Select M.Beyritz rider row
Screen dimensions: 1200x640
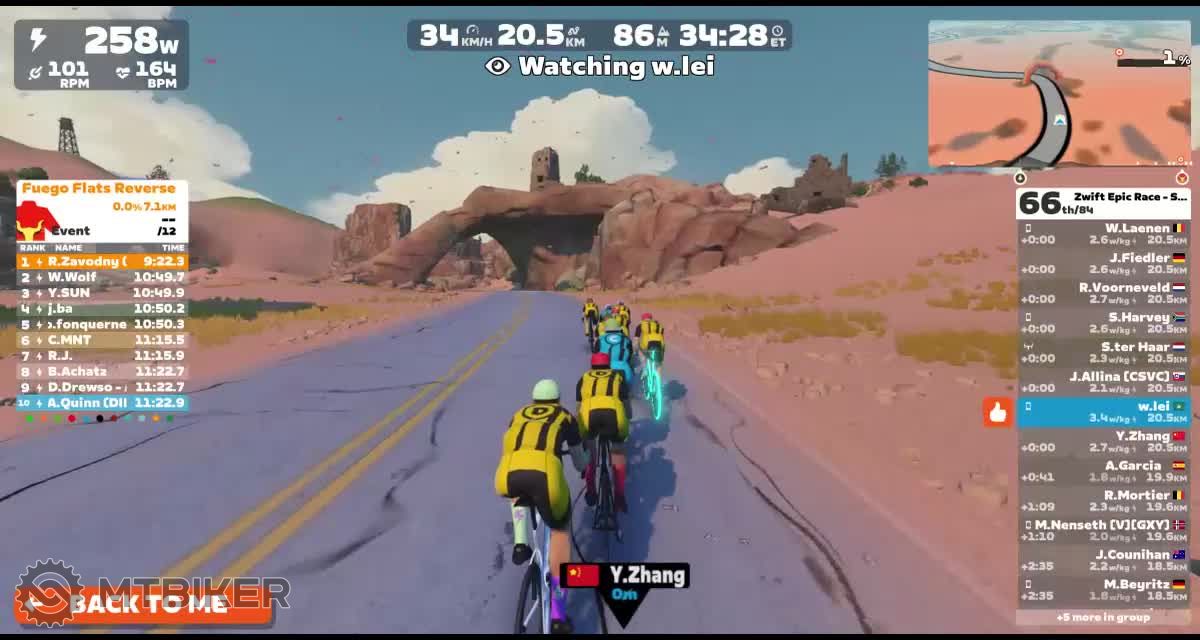point(1102,589)
